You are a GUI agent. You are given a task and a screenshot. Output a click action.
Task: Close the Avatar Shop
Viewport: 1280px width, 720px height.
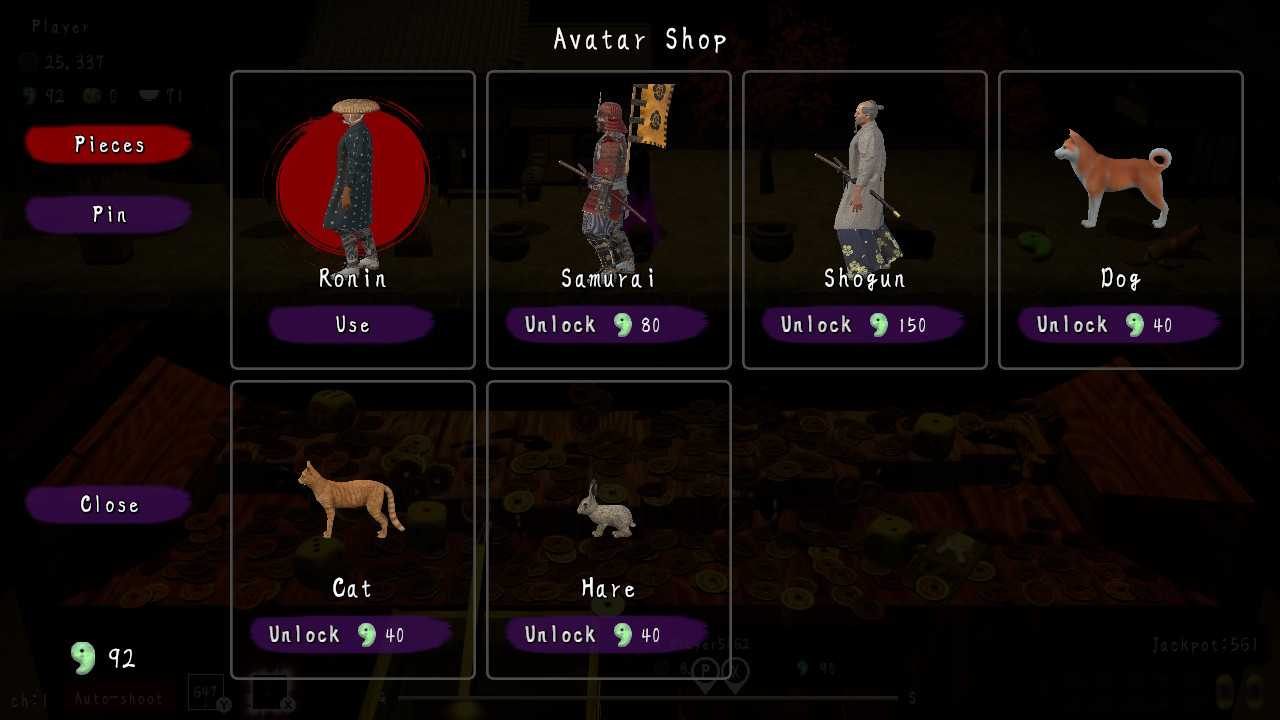click(107, 504)
